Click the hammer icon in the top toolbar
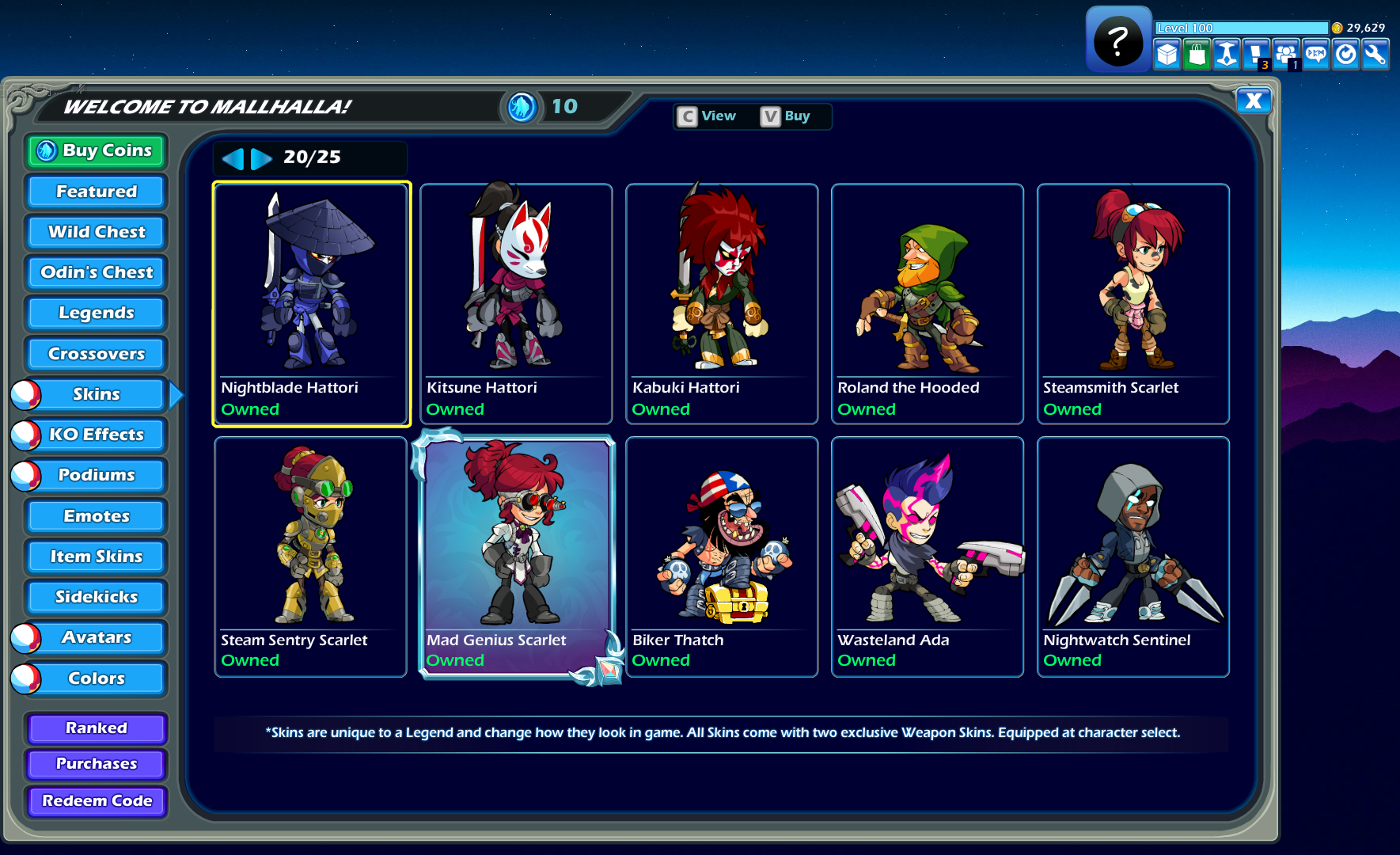This screenshot has height=855, width=1400. (1227, 54)
